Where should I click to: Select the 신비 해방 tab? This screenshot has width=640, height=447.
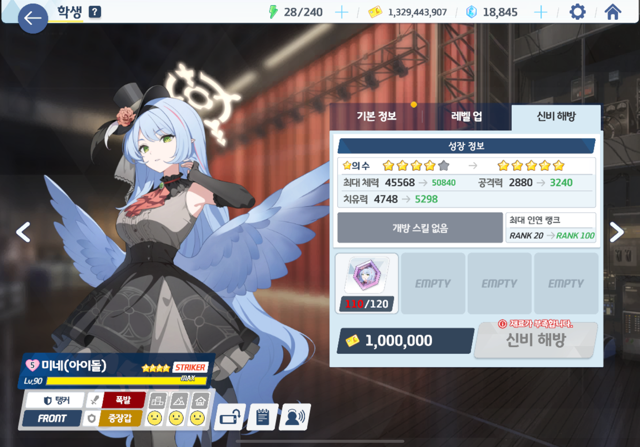click(x=556, y=117)
